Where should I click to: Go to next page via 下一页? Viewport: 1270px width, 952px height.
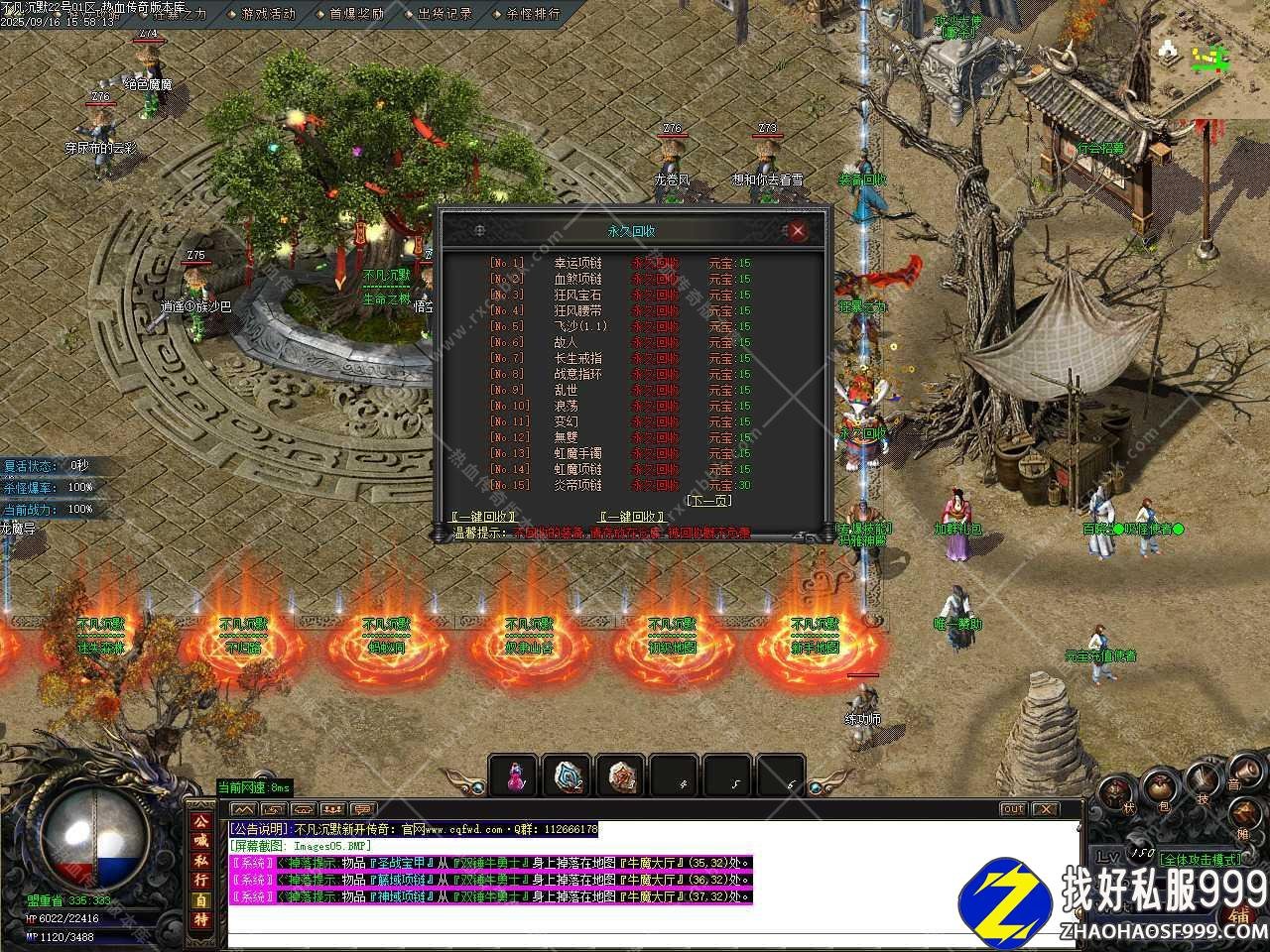(x=708, y=501)
